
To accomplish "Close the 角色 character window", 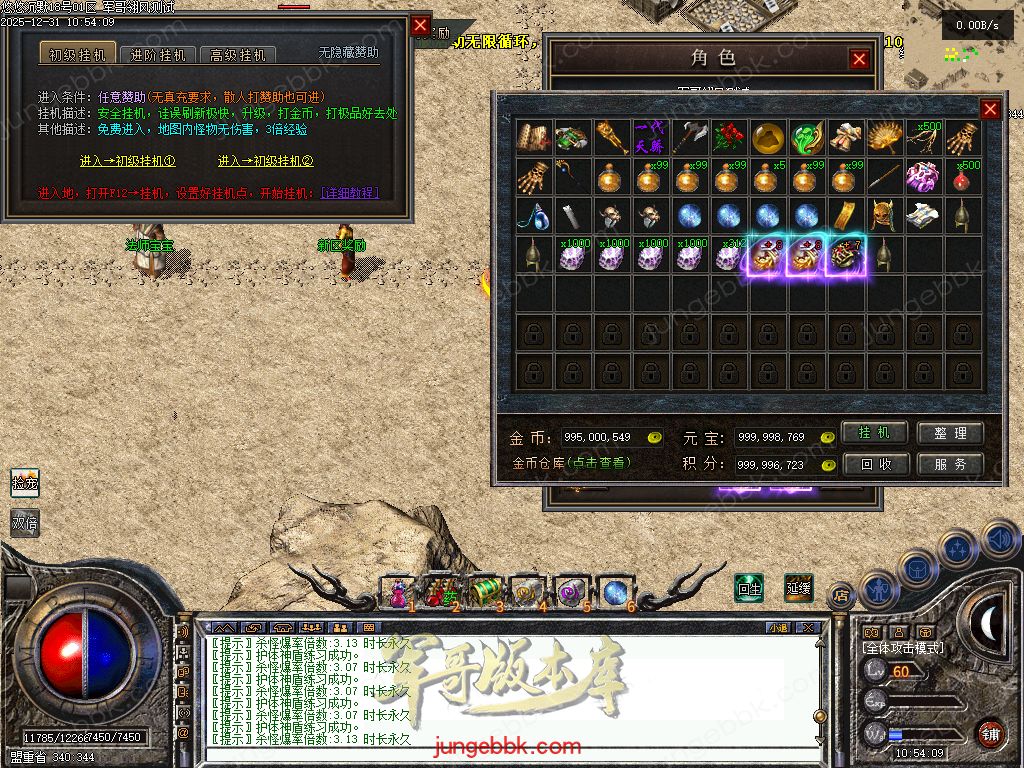I will click(859, 60).
